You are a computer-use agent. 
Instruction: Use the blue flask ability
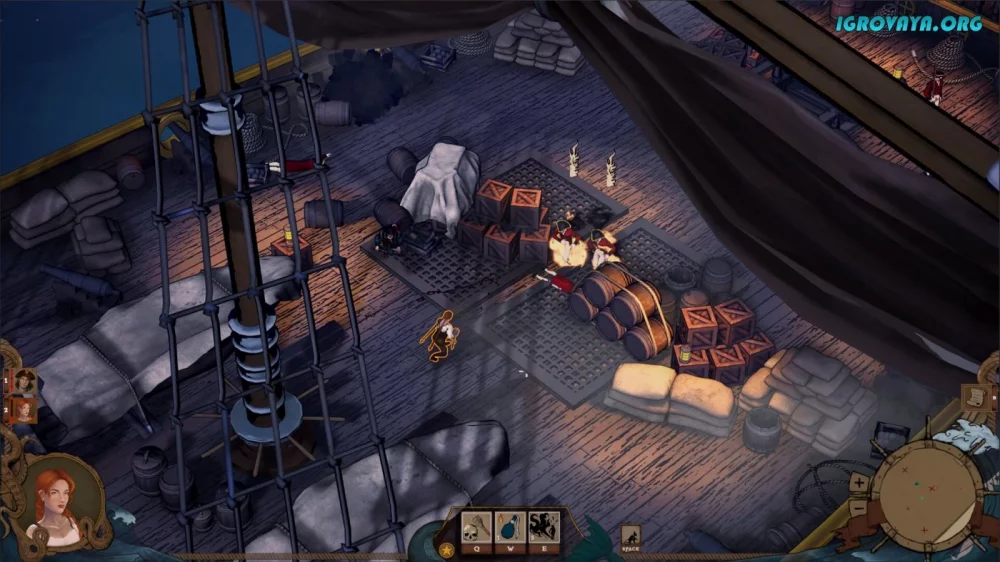[511, 527]
